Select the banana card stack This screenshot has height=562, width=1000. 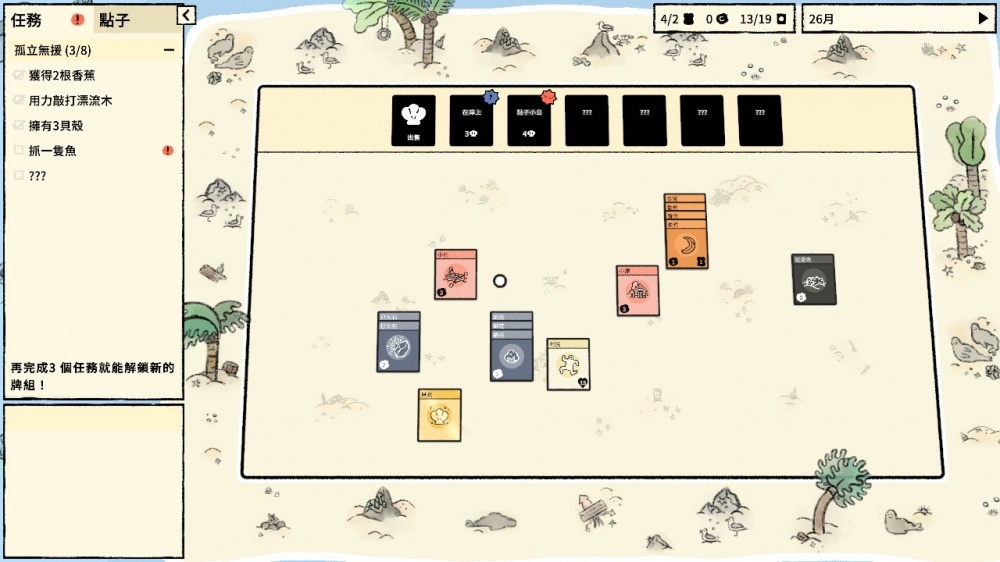coord(687,245)
